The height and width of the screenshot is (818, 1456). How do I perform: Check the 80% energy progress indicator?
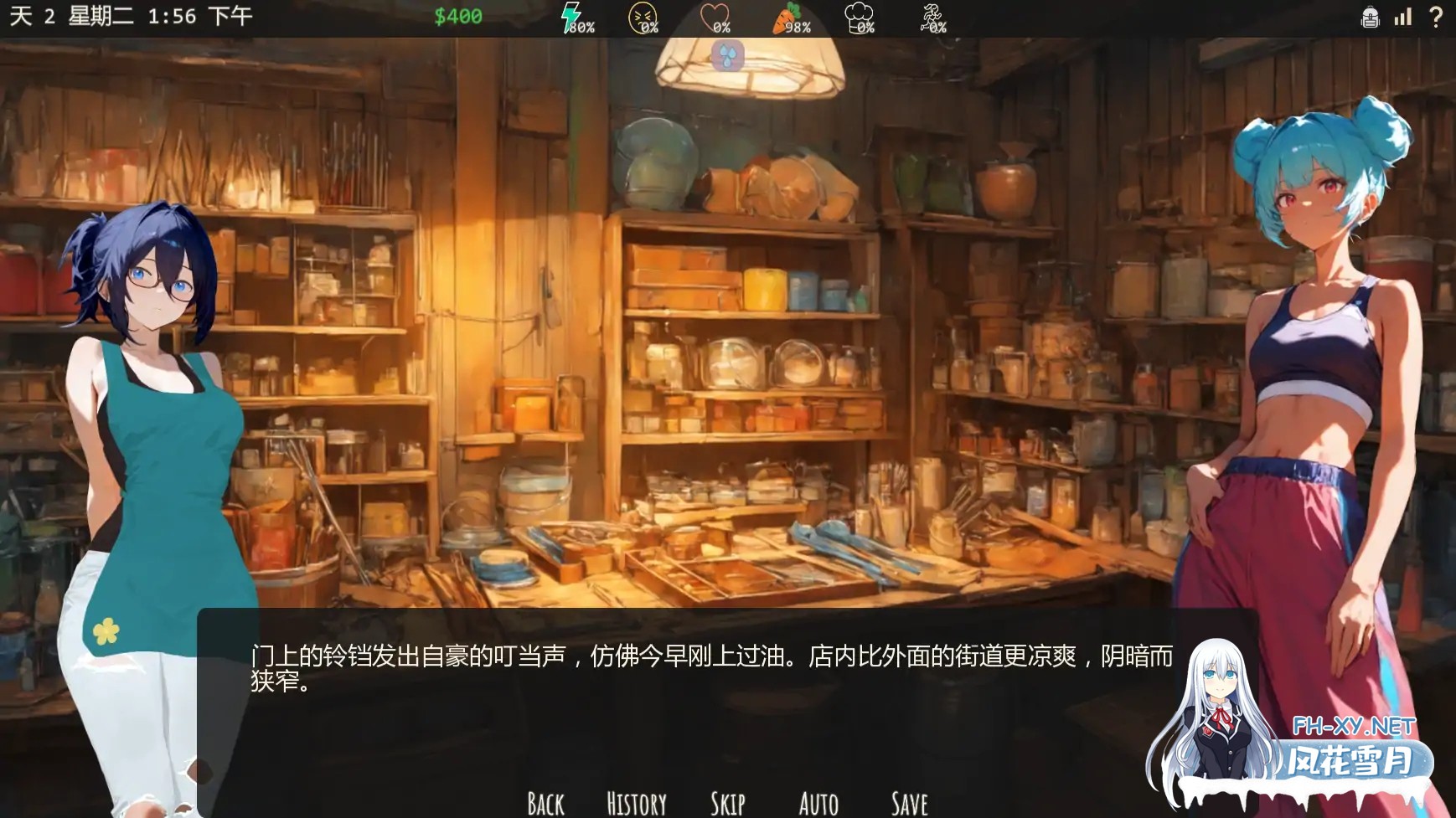[580, 26]
